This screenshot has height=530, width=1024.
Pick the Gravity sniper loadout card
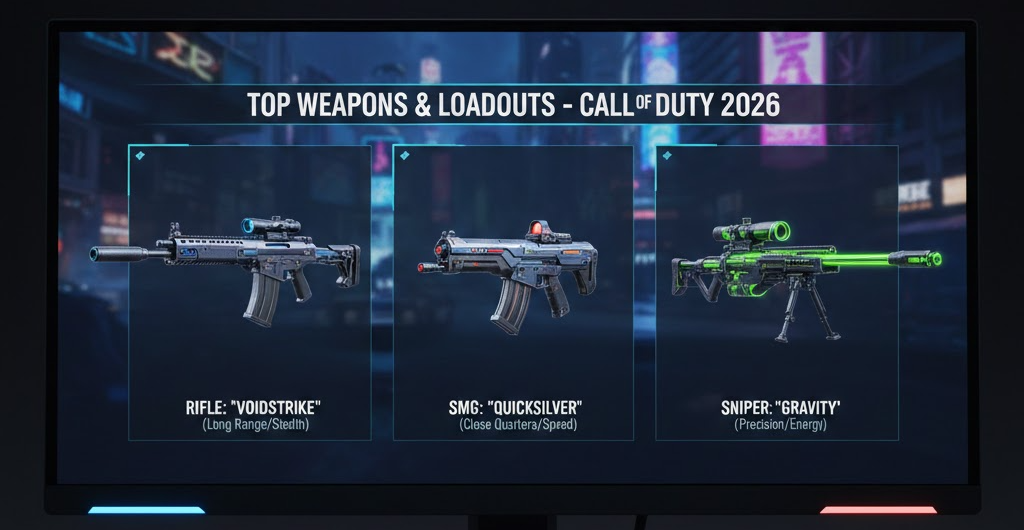point(776,292)
